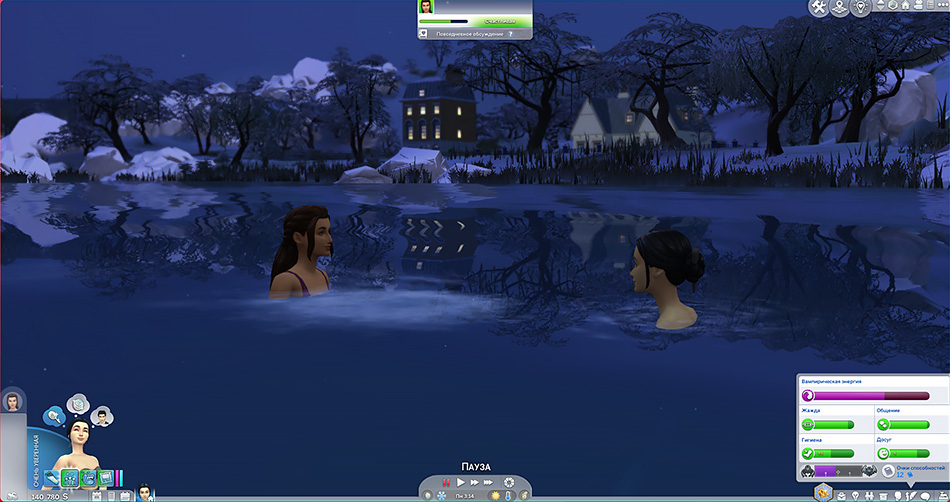
Task: Select the thought bubble with man's portrait
Action: pyautogui.click(x=101, y=415)
